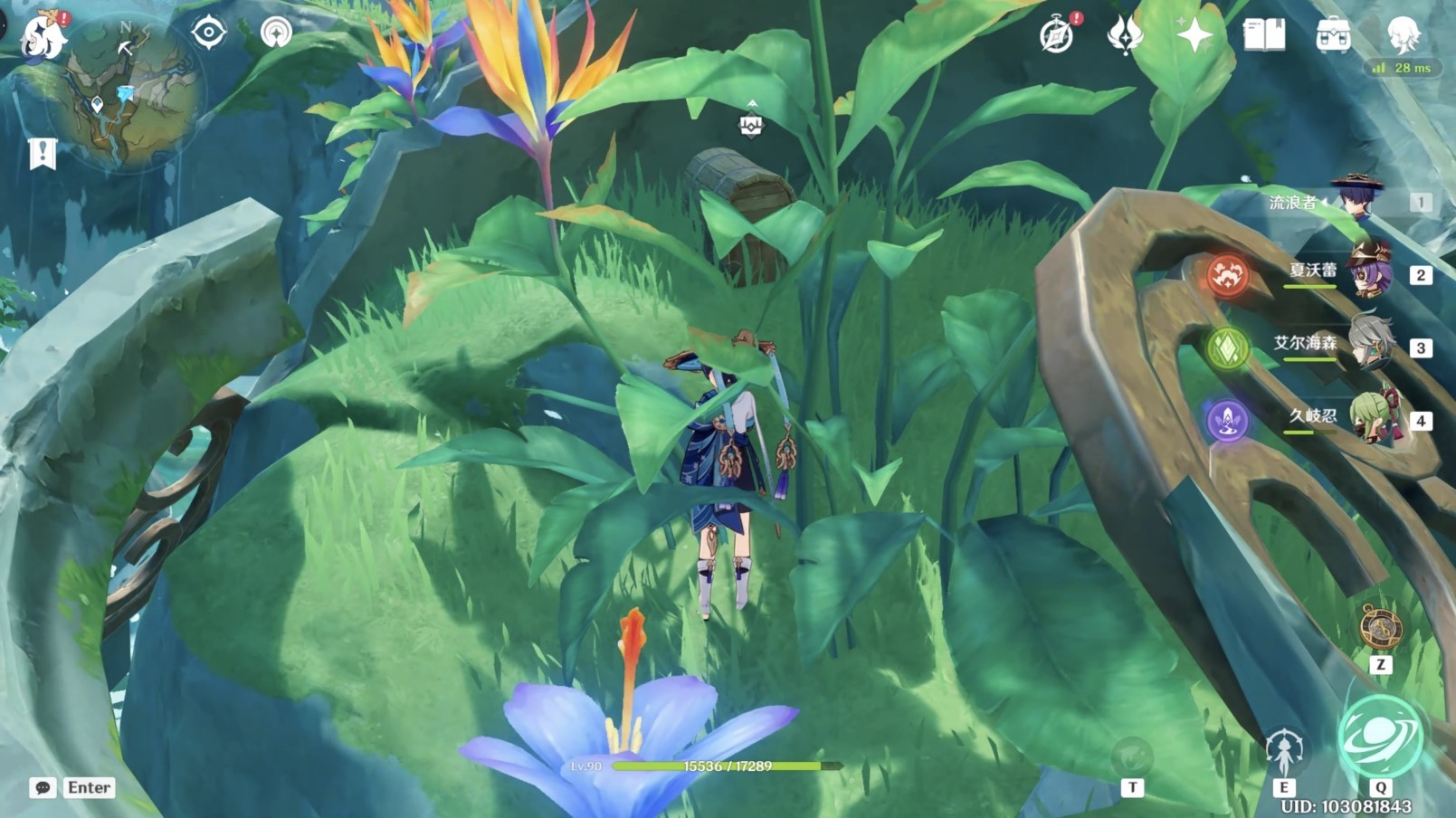
Task: Click the wing-shaped spiral icon beside minimap
Action: tap(276, 33)
